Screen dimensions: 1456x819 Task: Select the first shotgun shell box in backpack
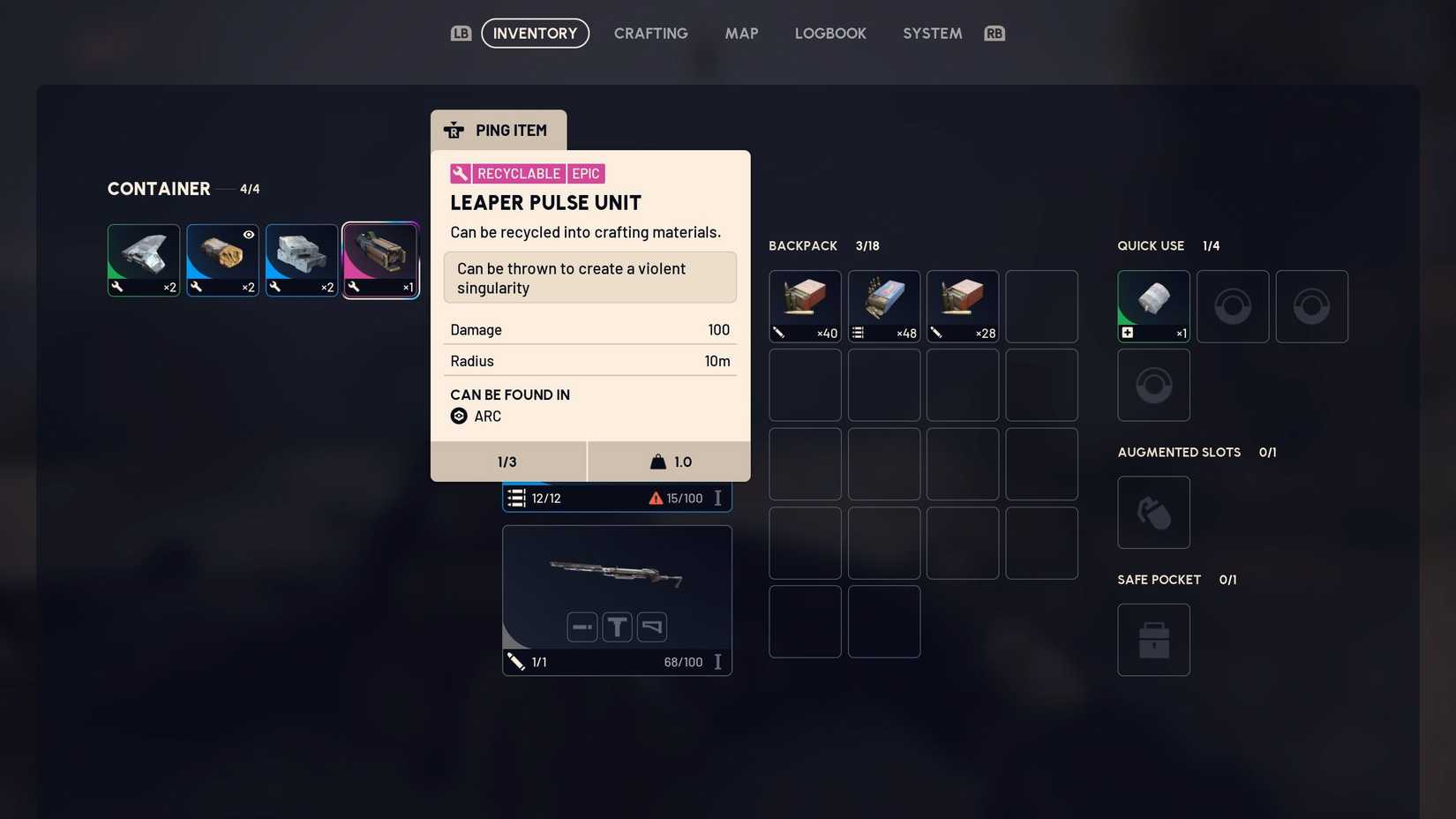(804, 306)
